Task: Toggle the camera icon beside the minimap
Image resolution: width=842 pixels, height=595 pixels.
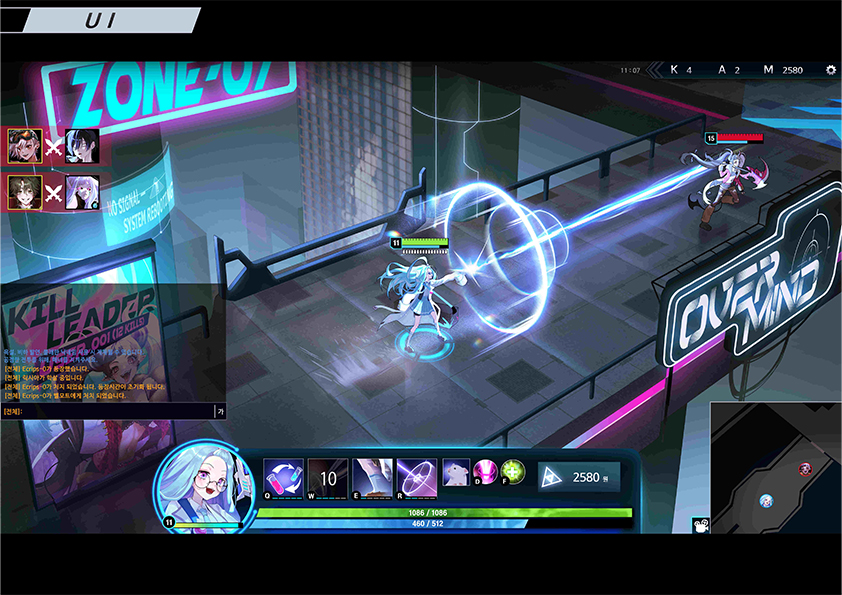Action: 701,524
